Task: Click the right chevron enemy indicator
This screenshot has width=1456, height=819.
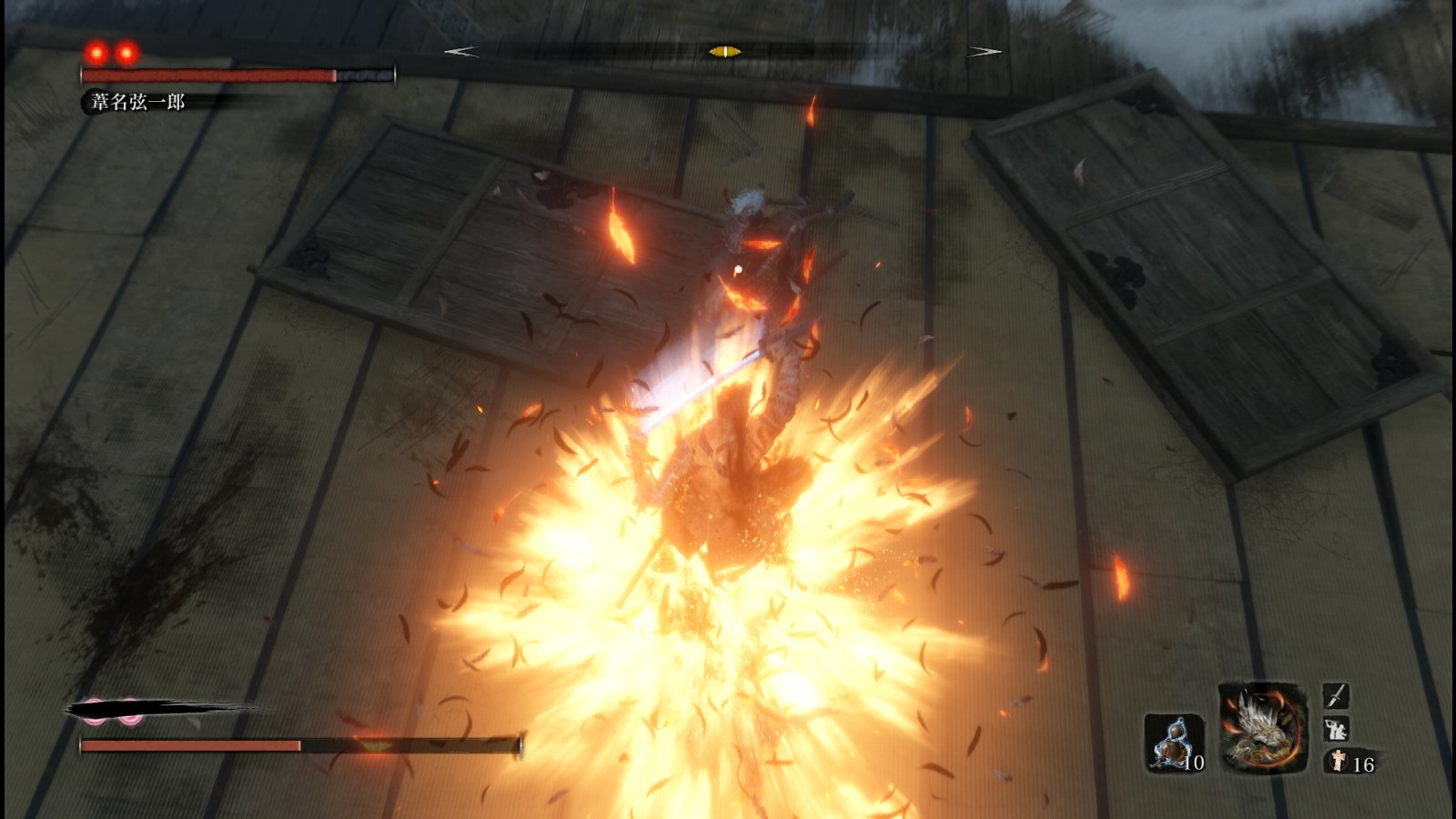Action: 983,51
